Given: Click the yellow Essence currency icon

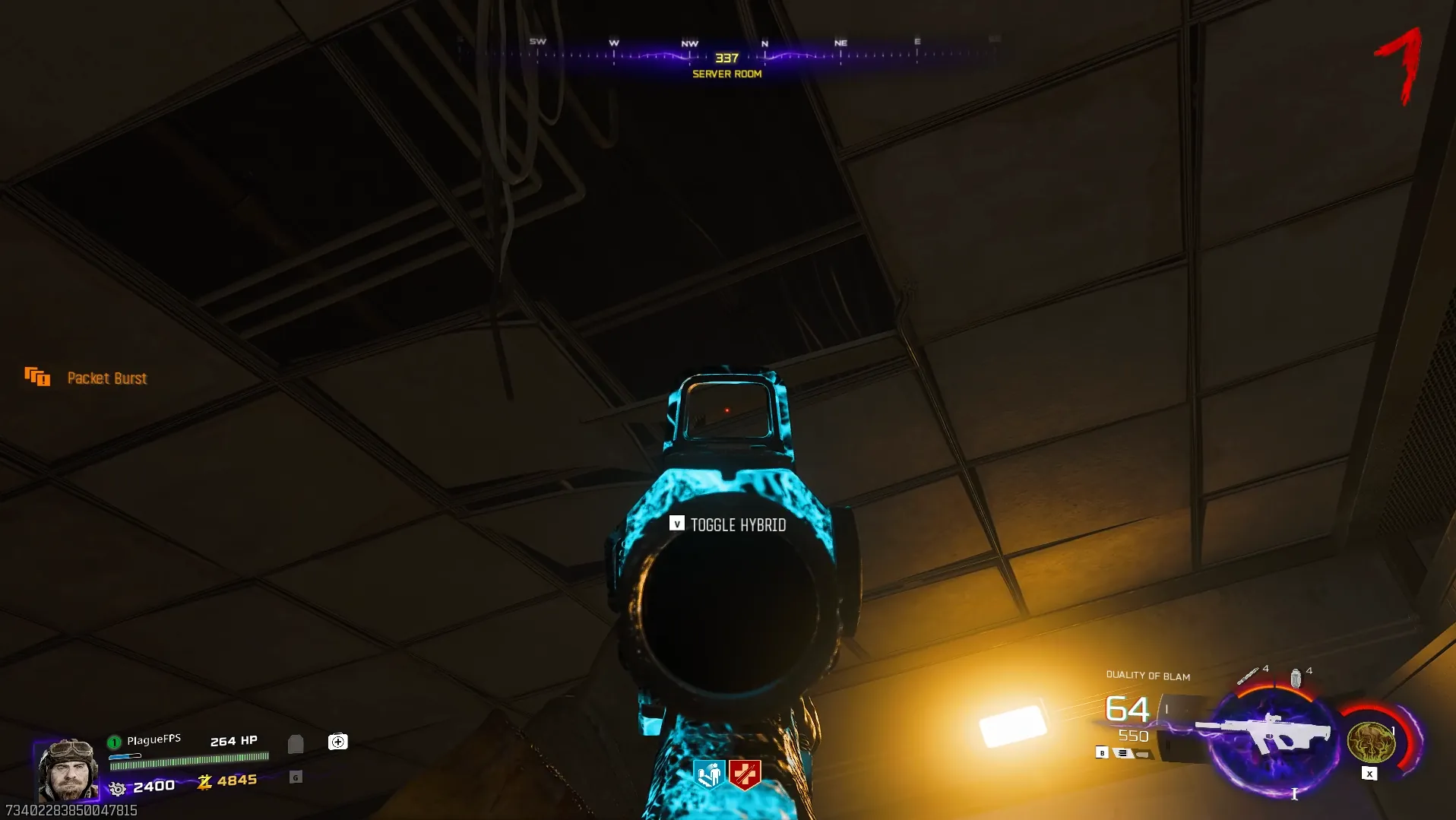Looking at the screenshot, I should click(x=204, y=782).
